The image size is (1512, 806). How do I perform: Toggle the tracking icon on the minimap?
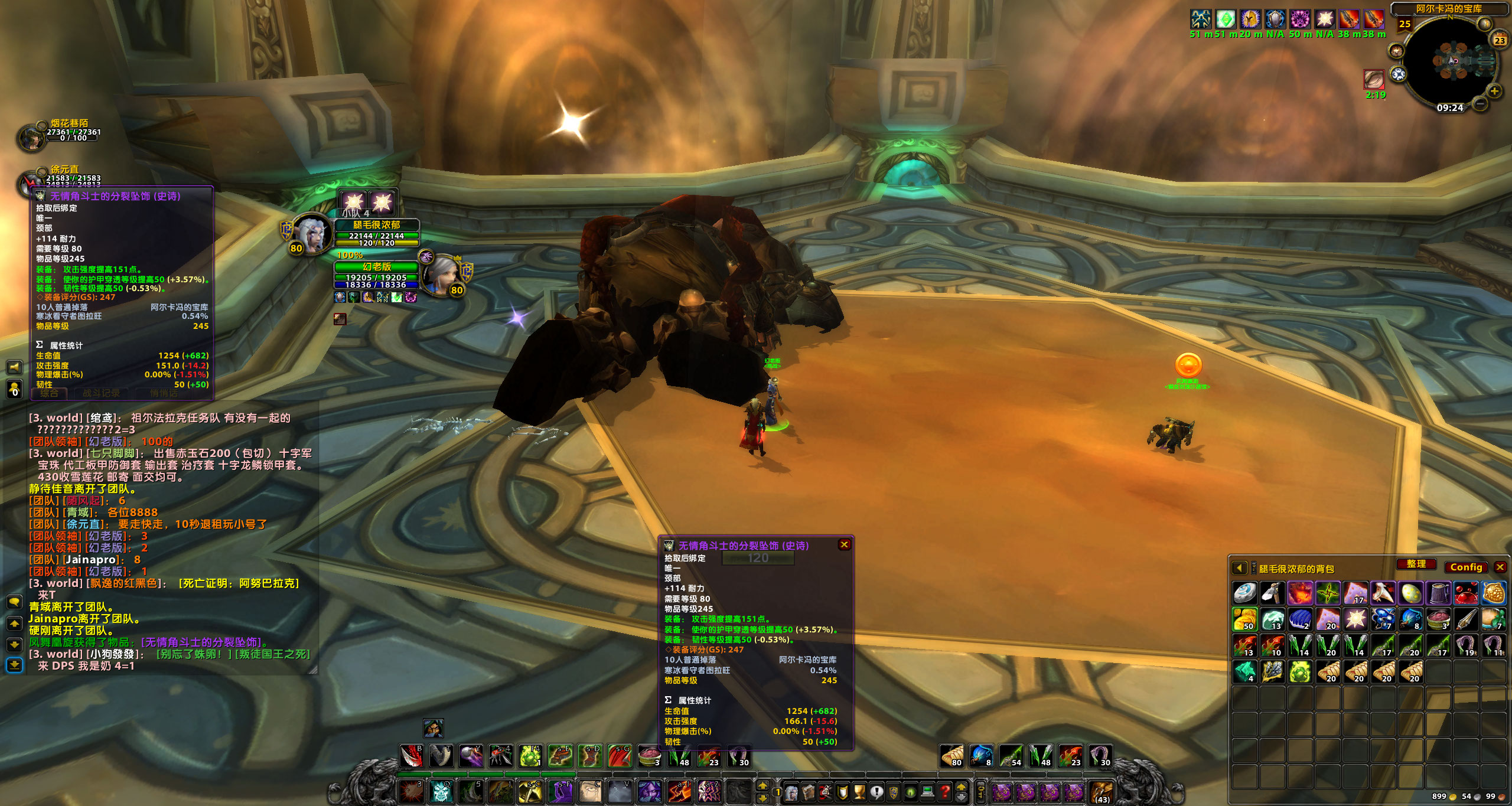(1397, 51)
